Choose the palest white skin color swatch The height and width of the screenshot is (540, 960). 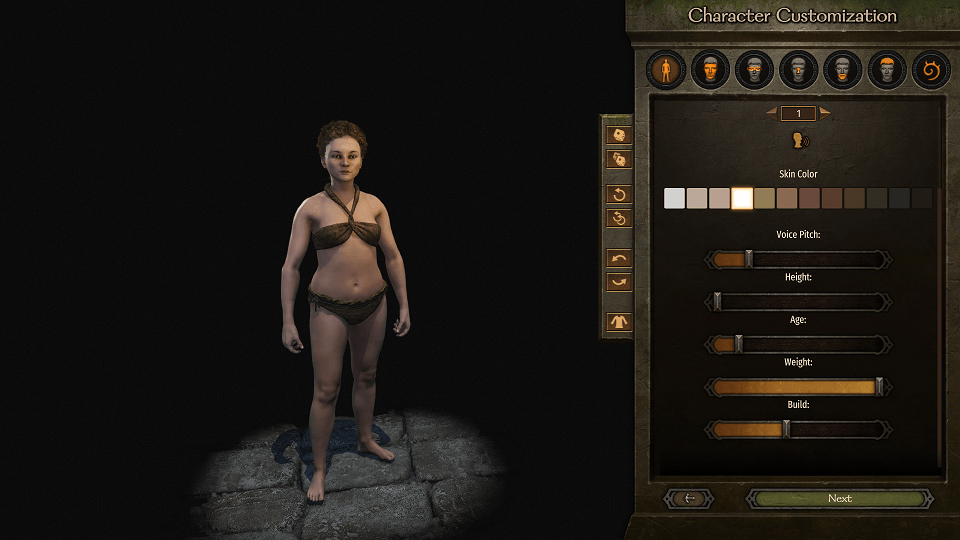(x=675, y=198)
